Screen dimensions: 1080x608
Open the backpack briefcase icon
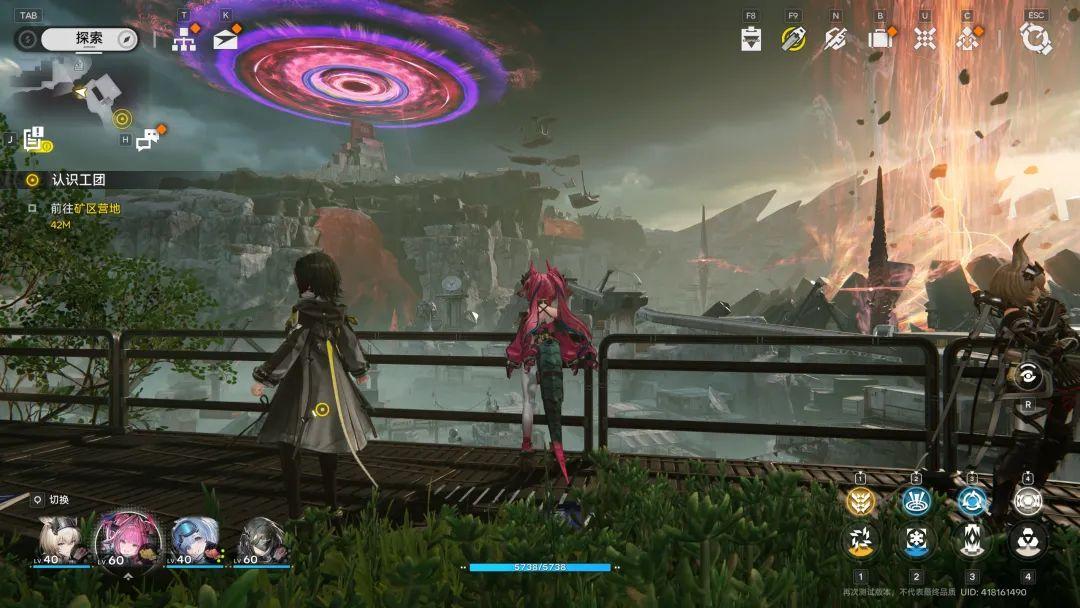(x=880, y=39)
